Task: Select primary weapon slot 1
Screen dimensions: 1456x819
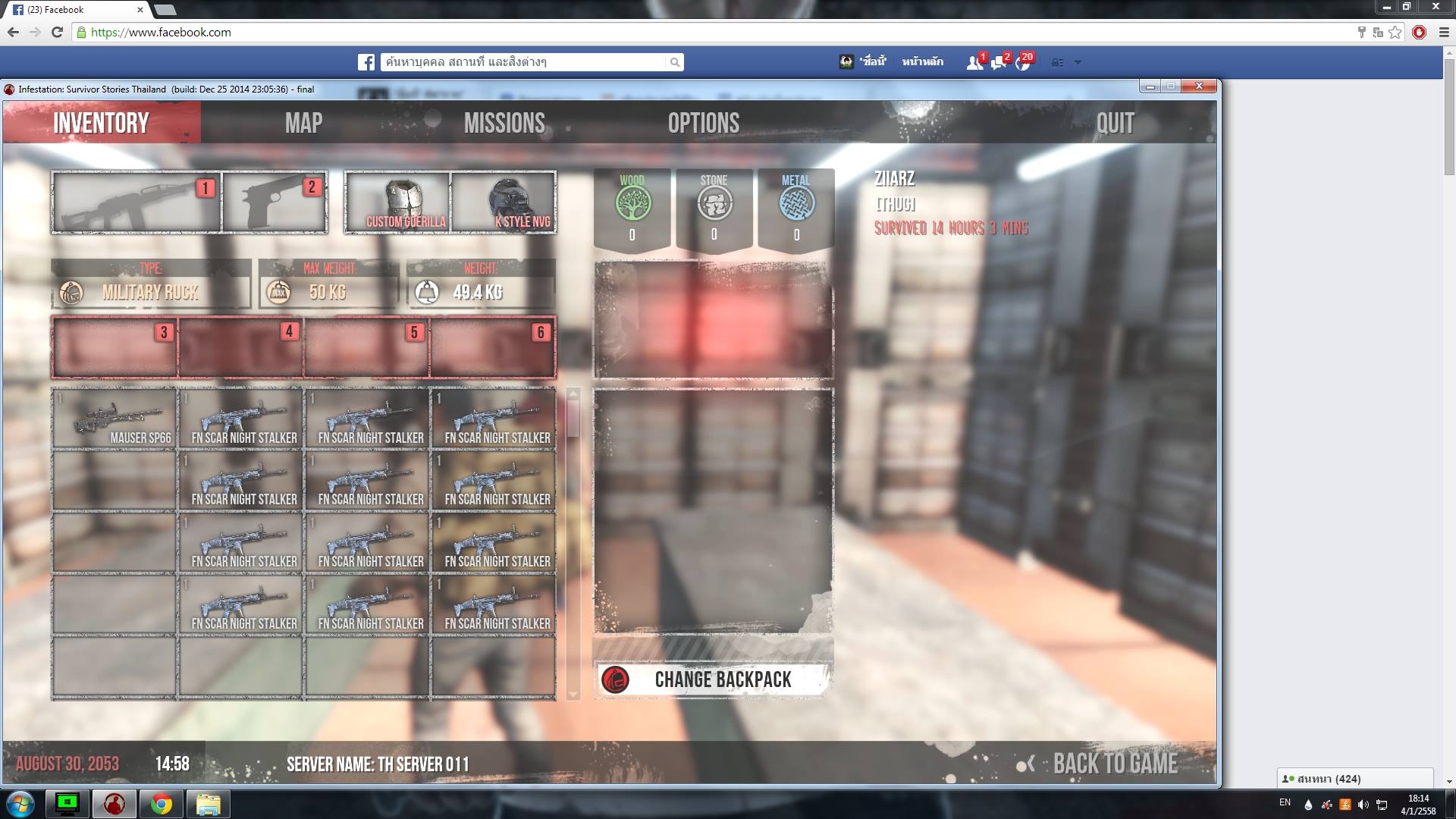Action: (136, 202)
